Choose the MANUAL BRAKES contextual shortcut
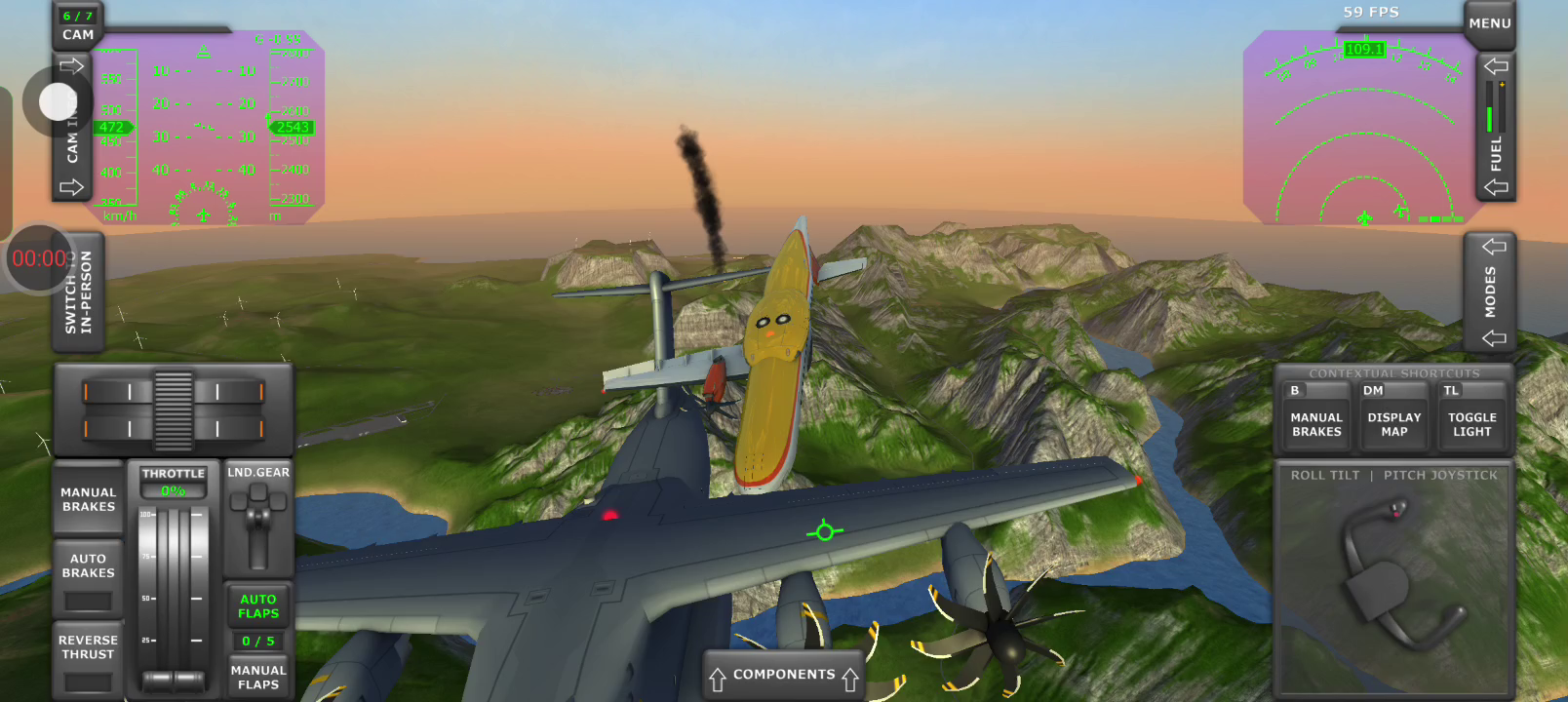1568x702 pixels. 1316,419
